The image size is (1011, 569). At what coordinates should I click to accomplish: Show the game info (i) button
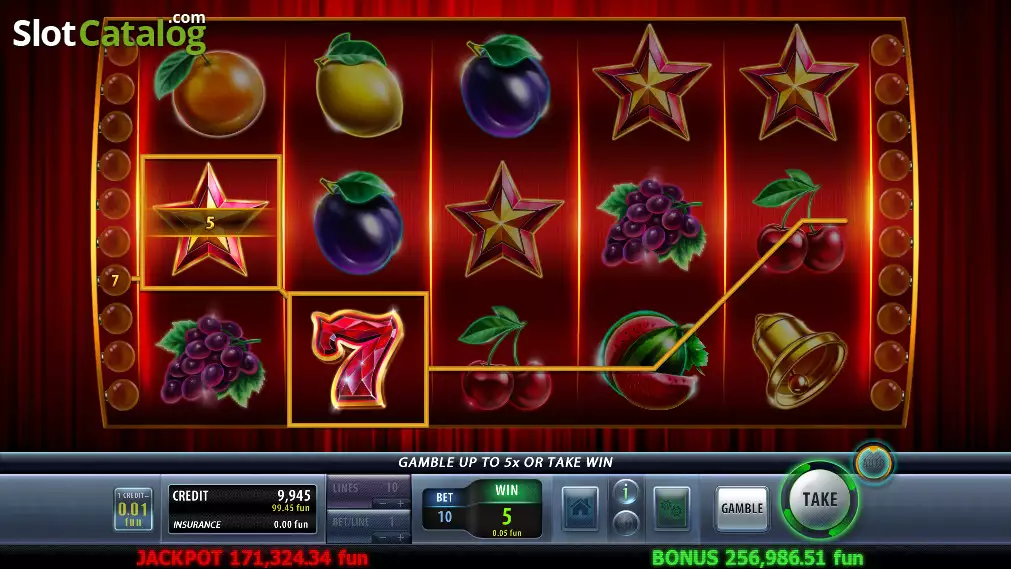pos(625,491)
